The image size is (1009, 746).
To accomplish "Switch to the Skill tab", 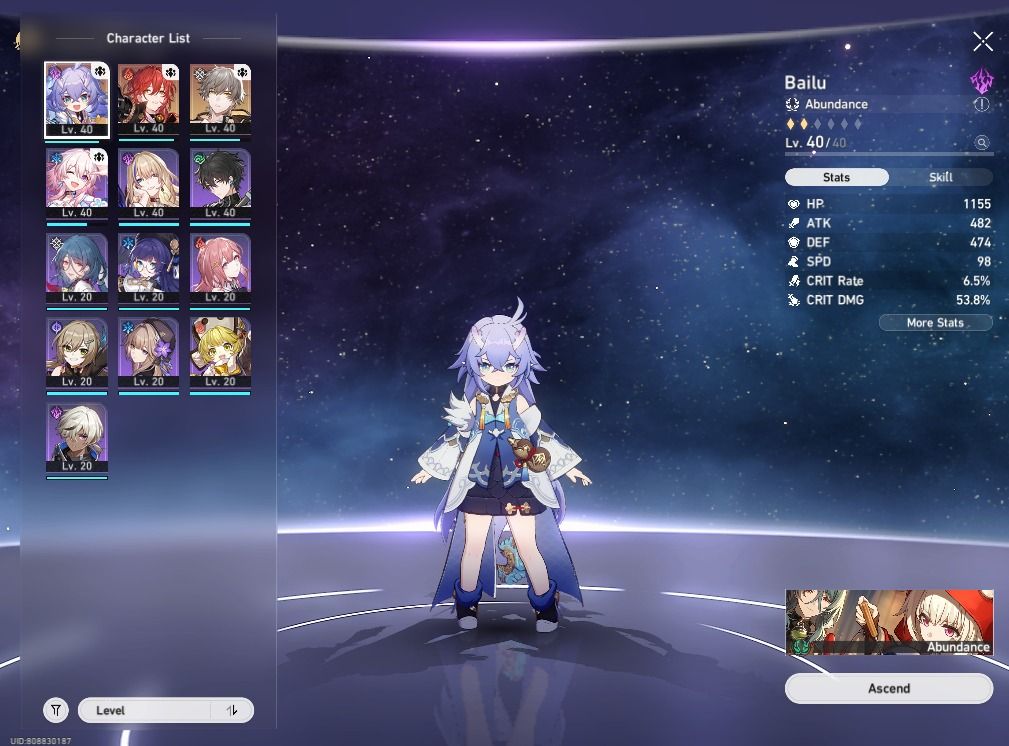I will [940, 177].
